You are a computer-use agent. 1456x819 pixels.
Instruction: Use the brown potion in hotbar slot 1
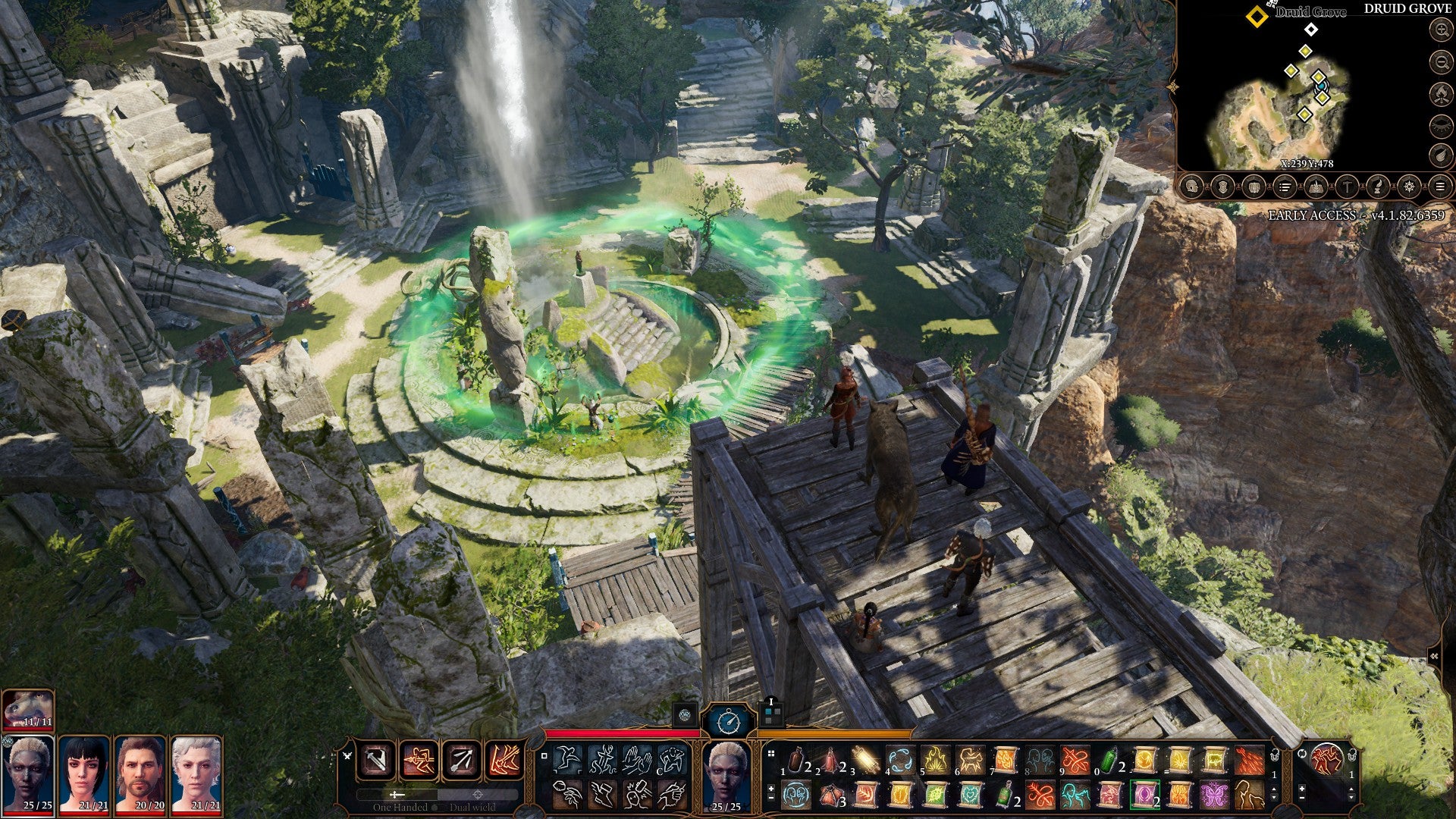click(795, 760)
